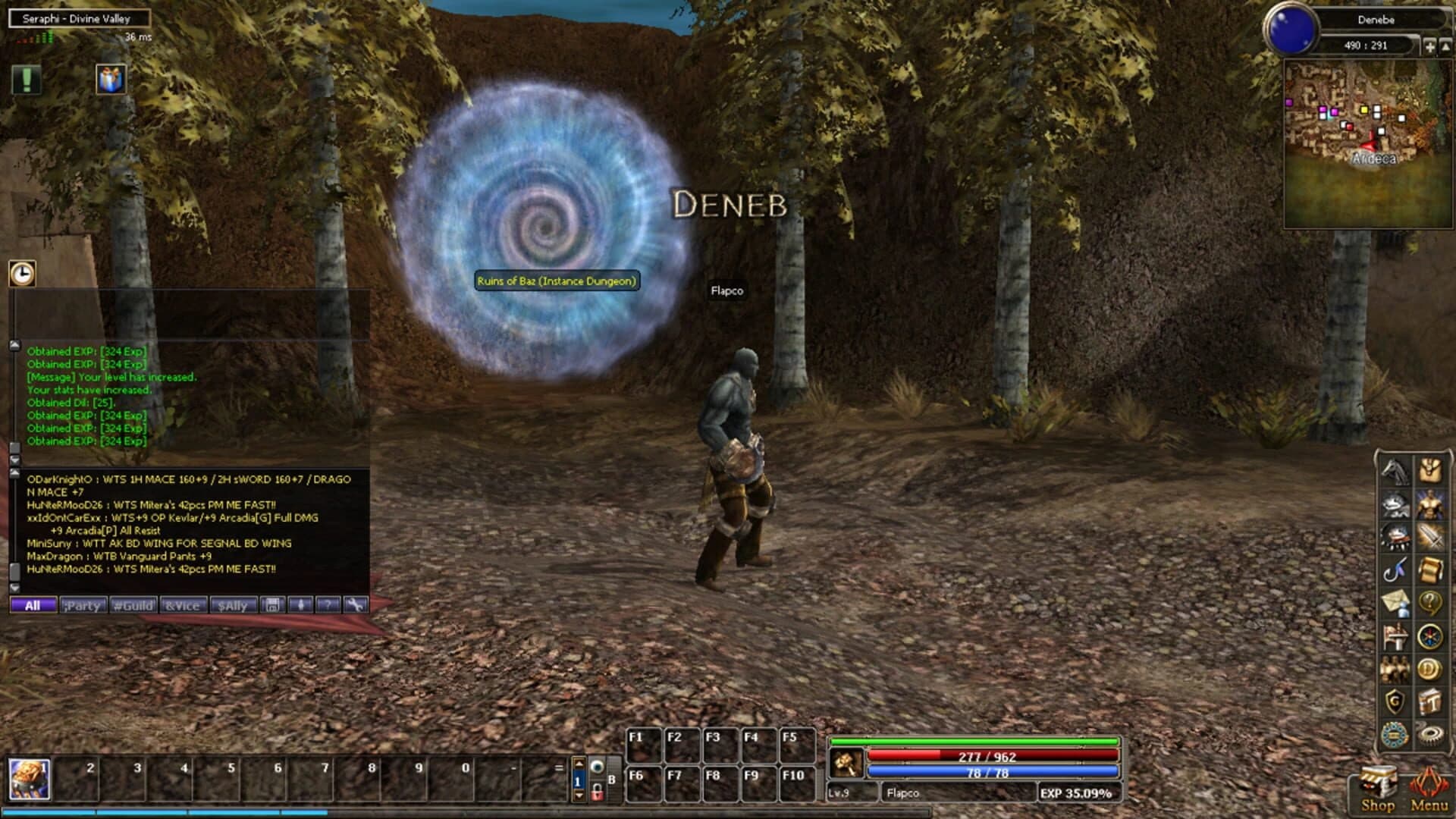Select the $Ally chat channel tab
This screenshot has width=1456, height=819.
click(x=233, y=605)
